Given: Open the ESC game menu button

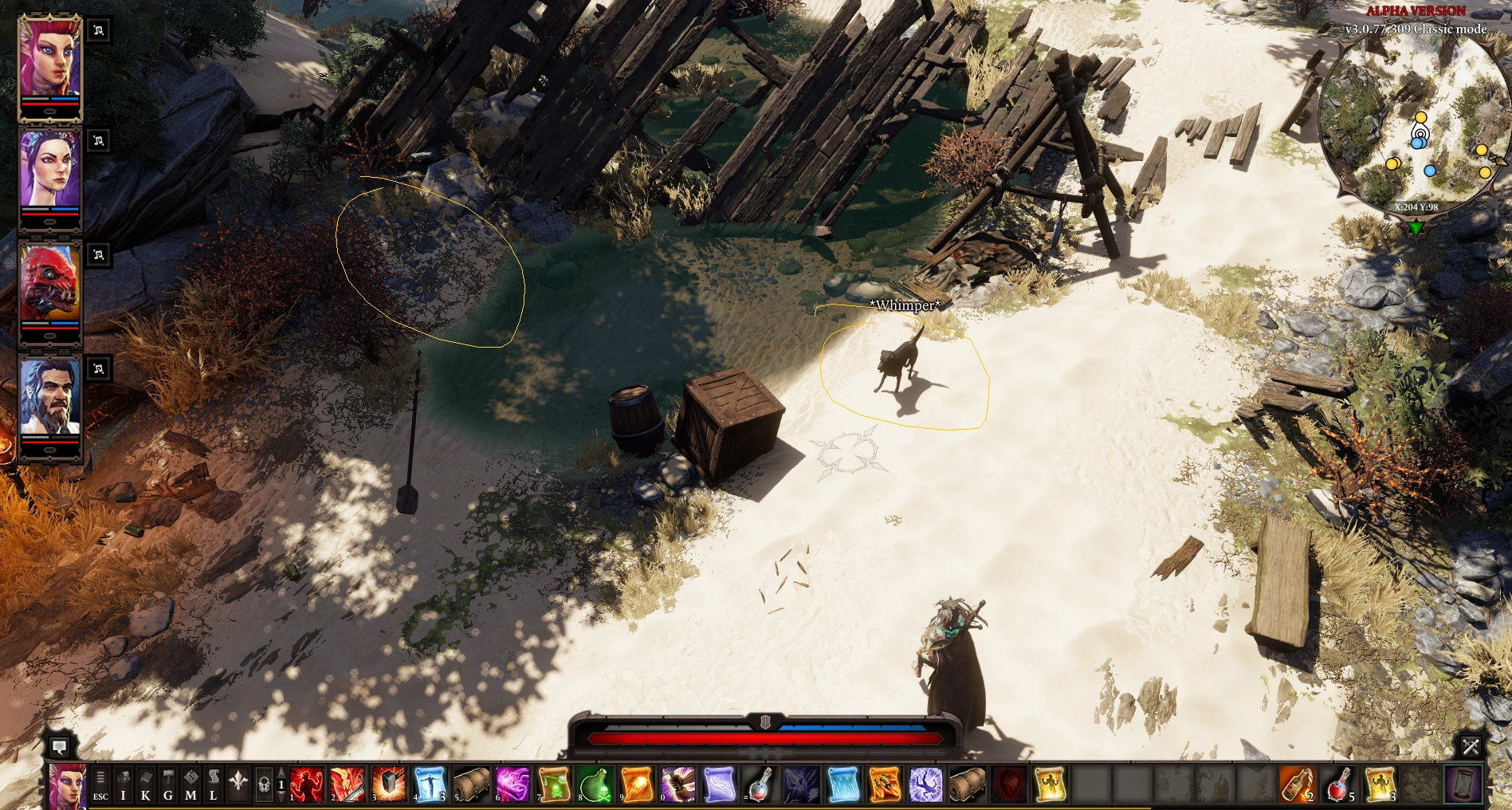Looking at the screenshot, I should click(100, 784).
